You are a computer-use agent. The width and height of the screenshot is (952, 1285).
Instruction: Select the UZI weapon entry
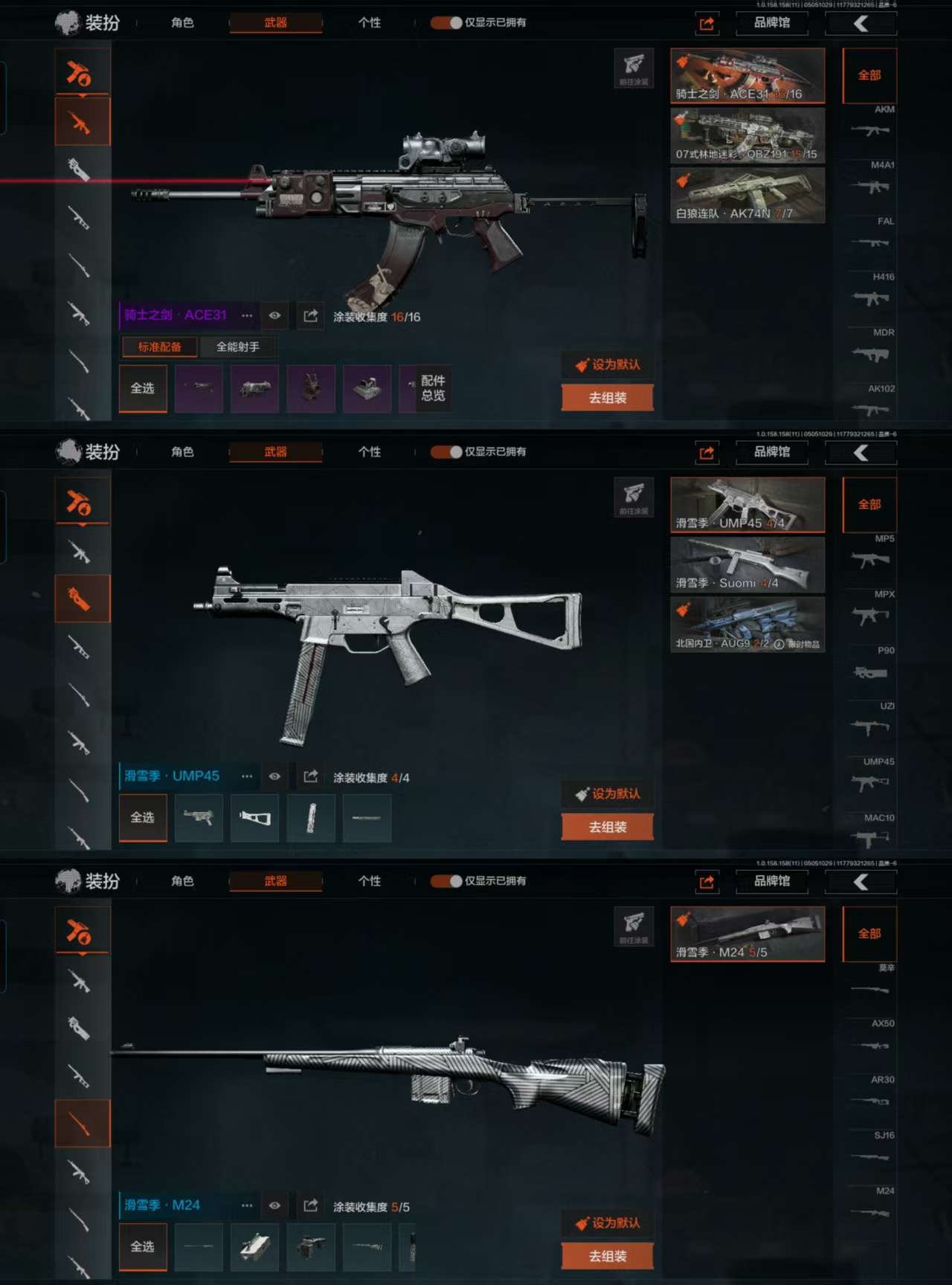click(870, 721)
